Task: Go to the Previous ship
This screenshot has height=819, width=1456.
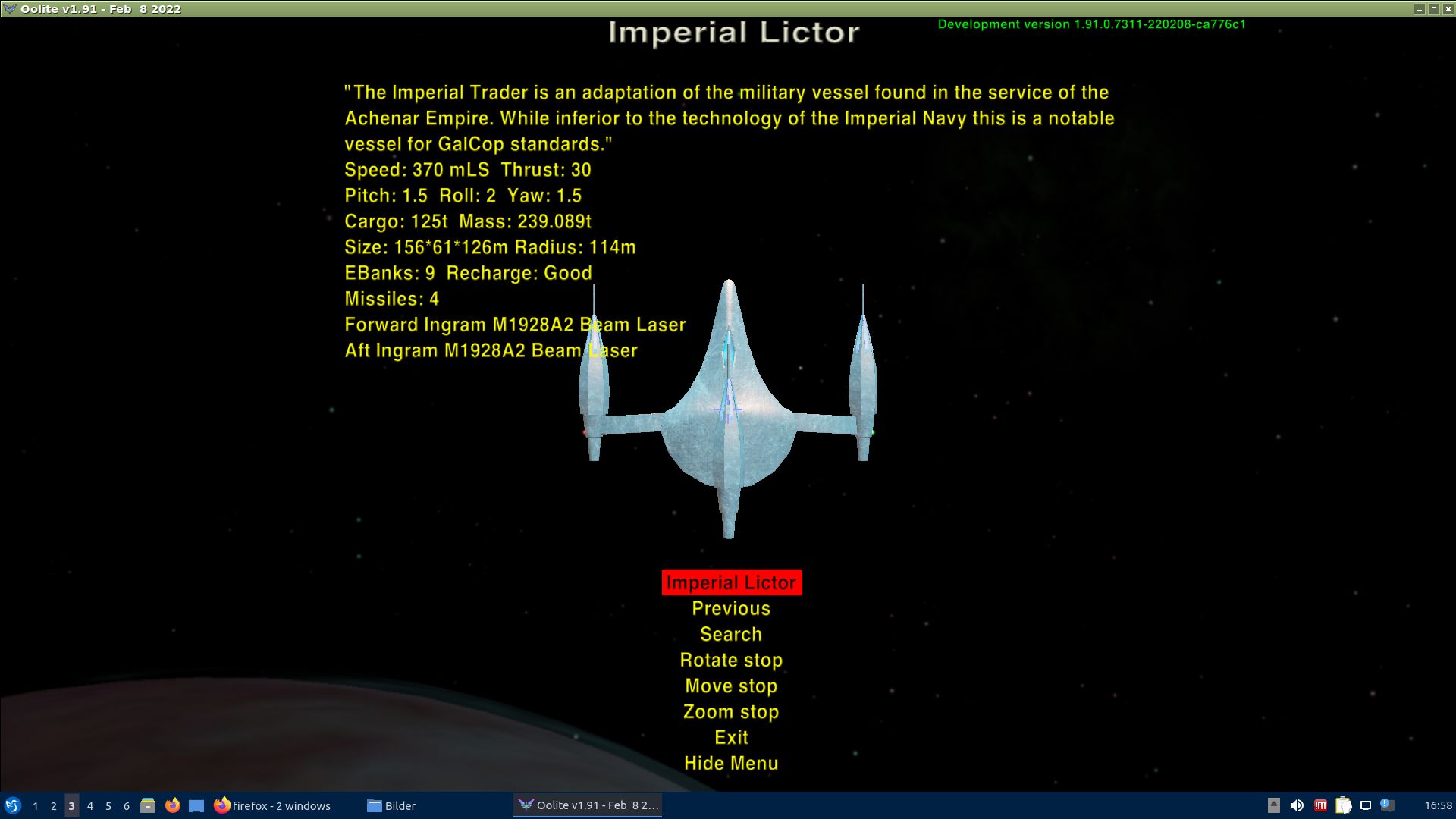Action: [731, 608]
